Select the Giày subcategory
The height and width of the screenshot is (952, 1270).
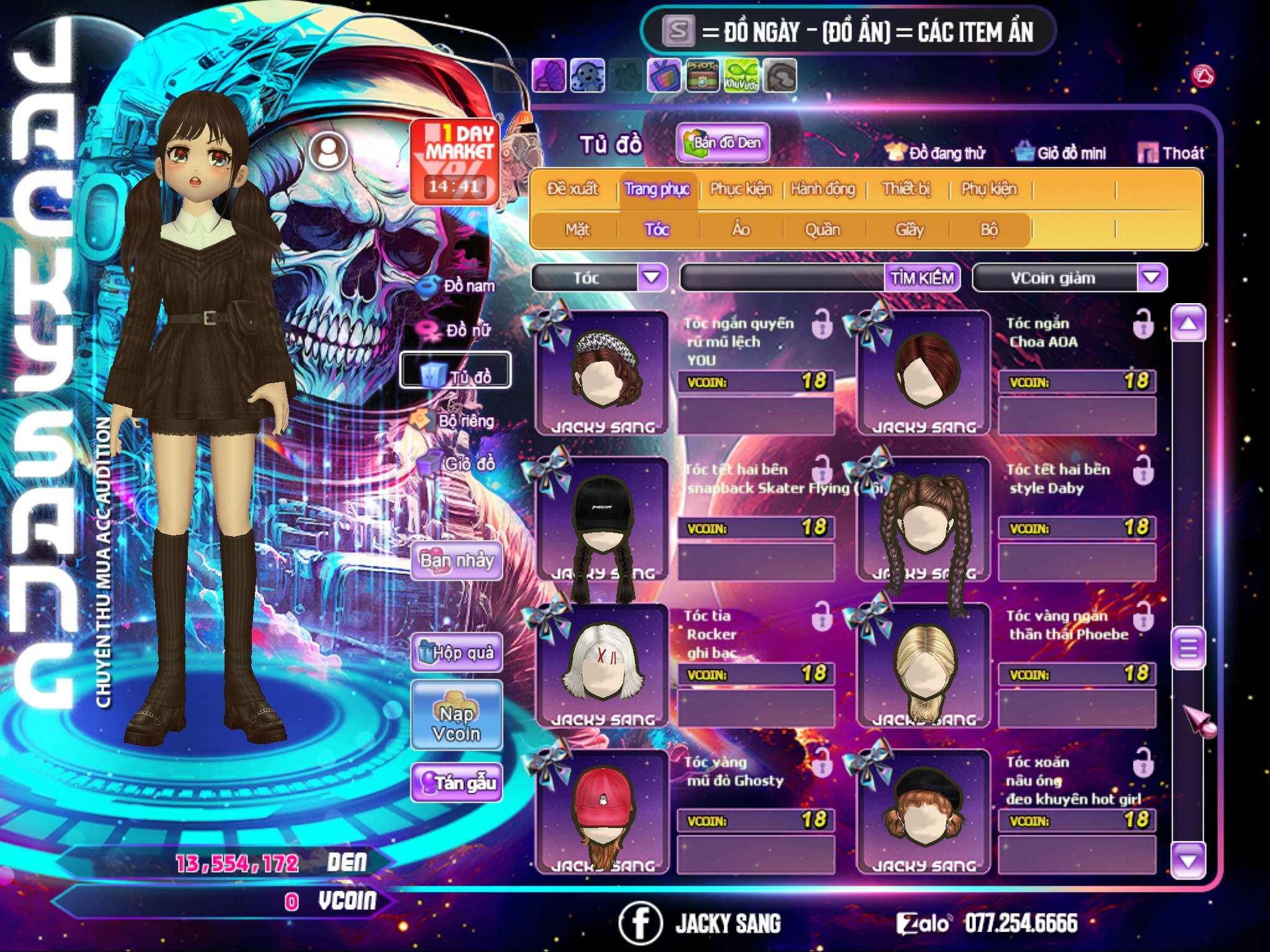coord(909,230)
